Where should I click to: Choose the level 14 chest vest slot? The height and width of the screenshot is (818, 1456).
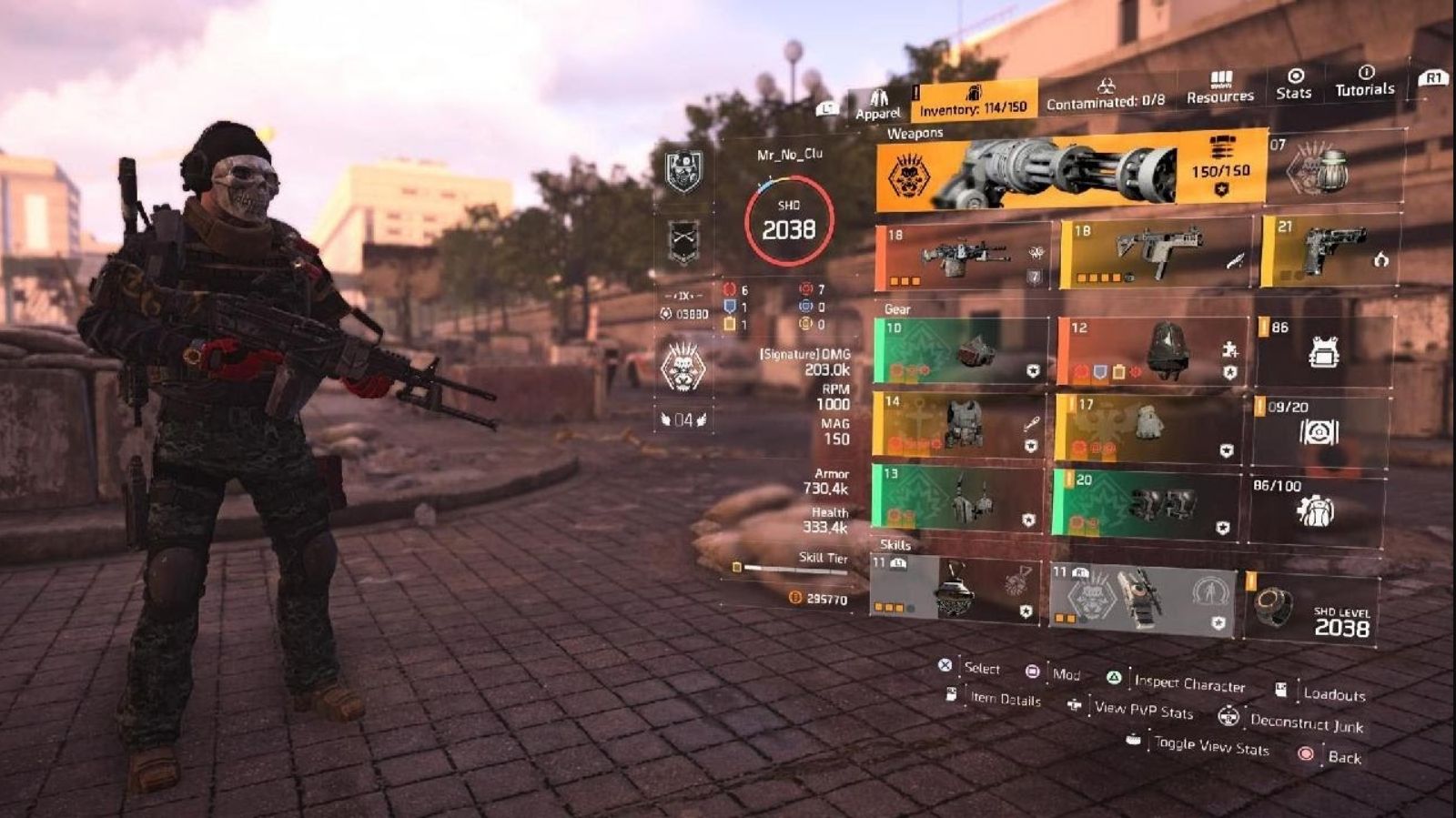point(960,423)
